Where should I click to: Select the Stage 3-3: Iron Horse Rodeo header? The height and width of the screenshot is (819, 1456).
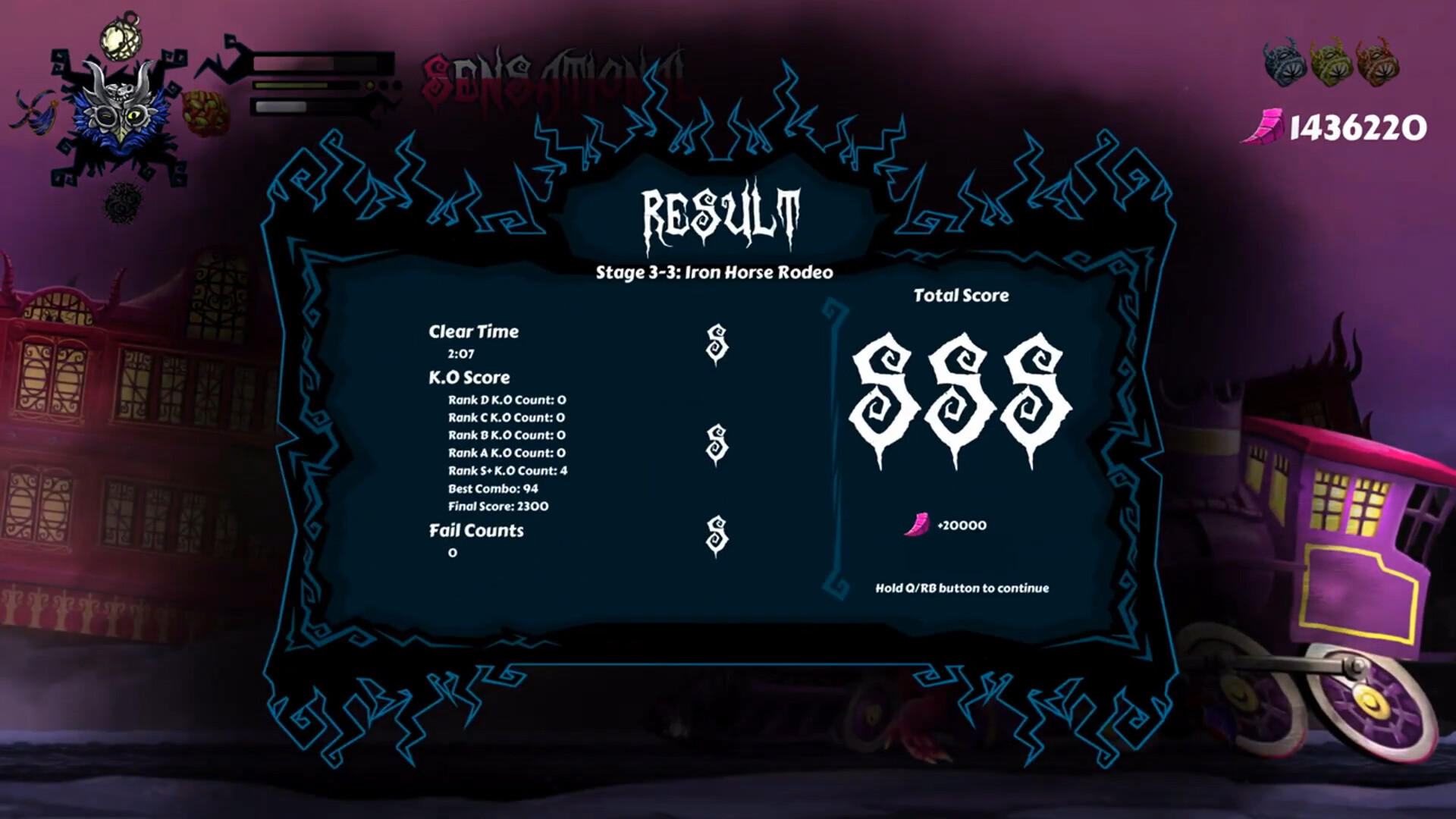point(716,270)
